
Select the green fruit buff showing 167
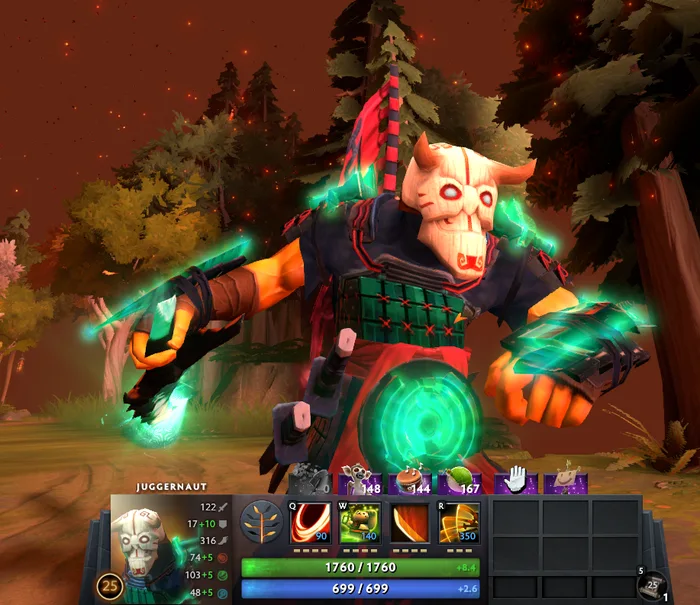[460, 481]
